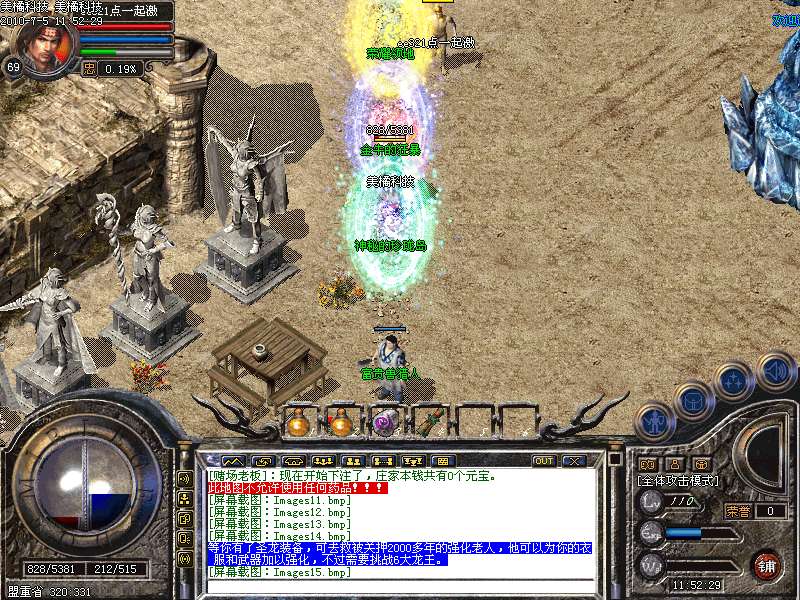This screenshot has width=800, height=600.
Task: Toggle the attack mode label 全体攻击模式
Action: [678, 481]
